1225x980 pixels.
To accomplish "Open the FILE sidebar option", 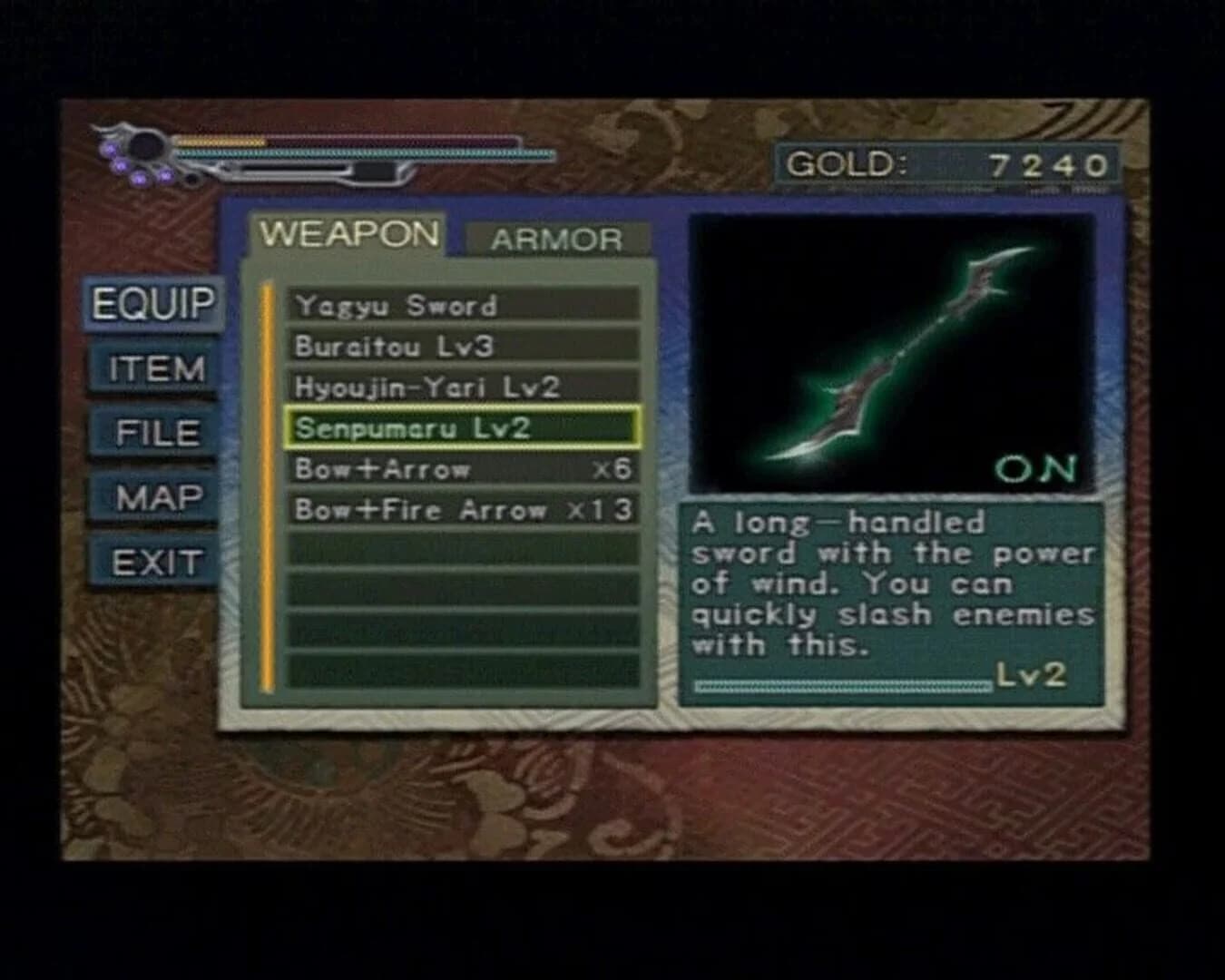I will [159, 434].
